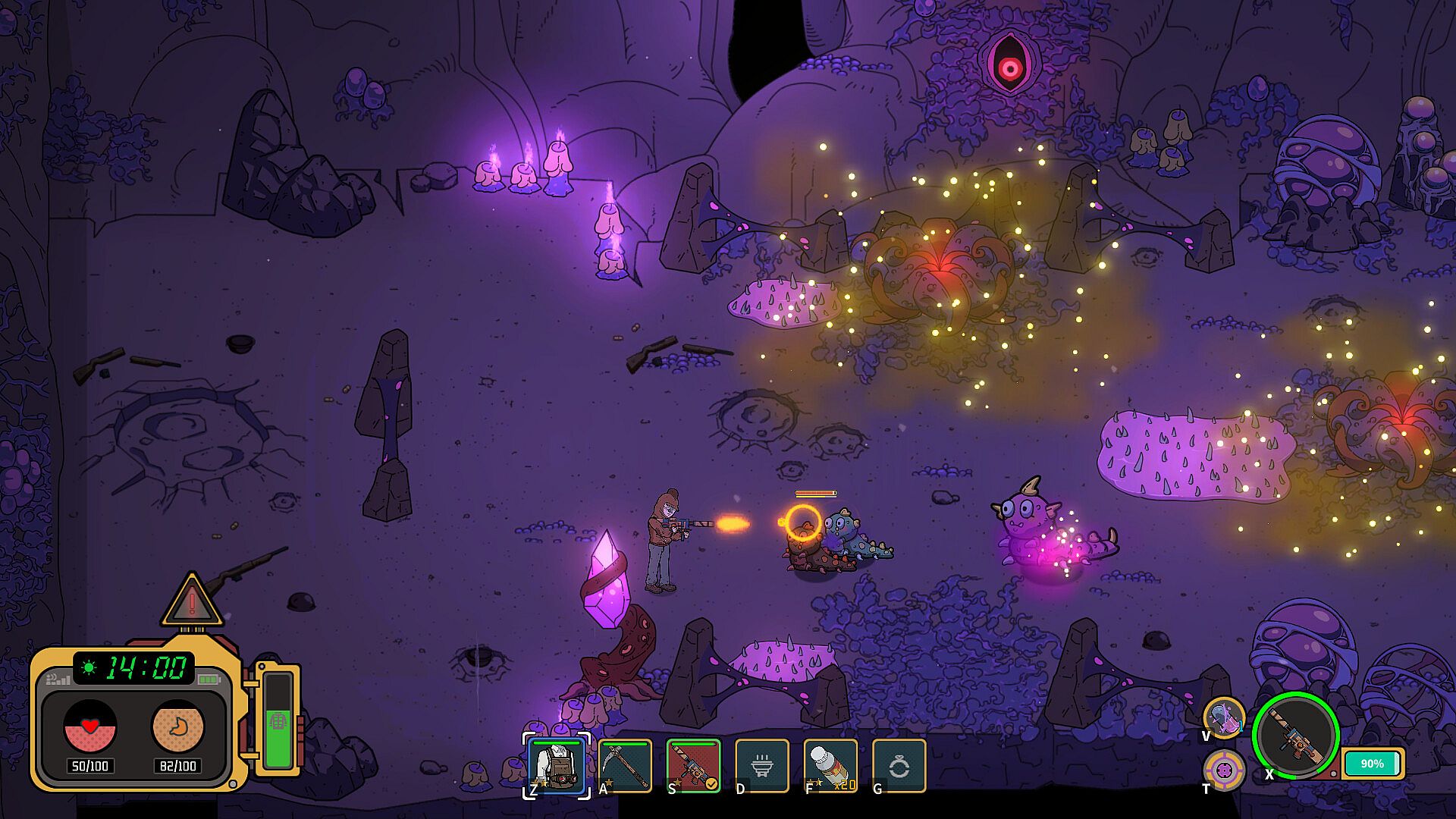Use the white bottle item stack of 20
Screen dimensions: 1456x819
click(830, 766)
